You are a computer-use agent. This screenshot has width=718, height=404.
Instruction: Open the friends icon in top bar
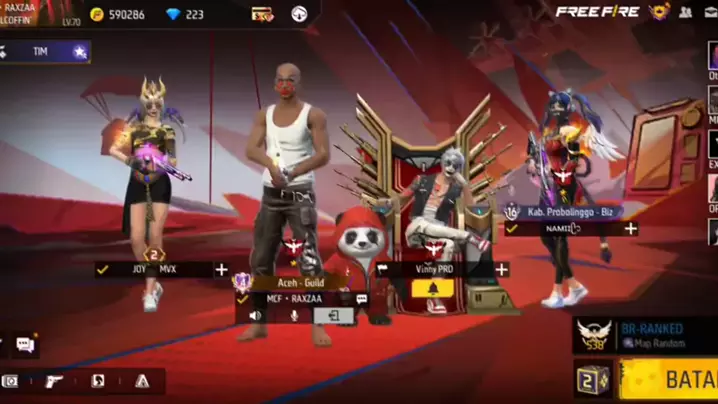686,13
